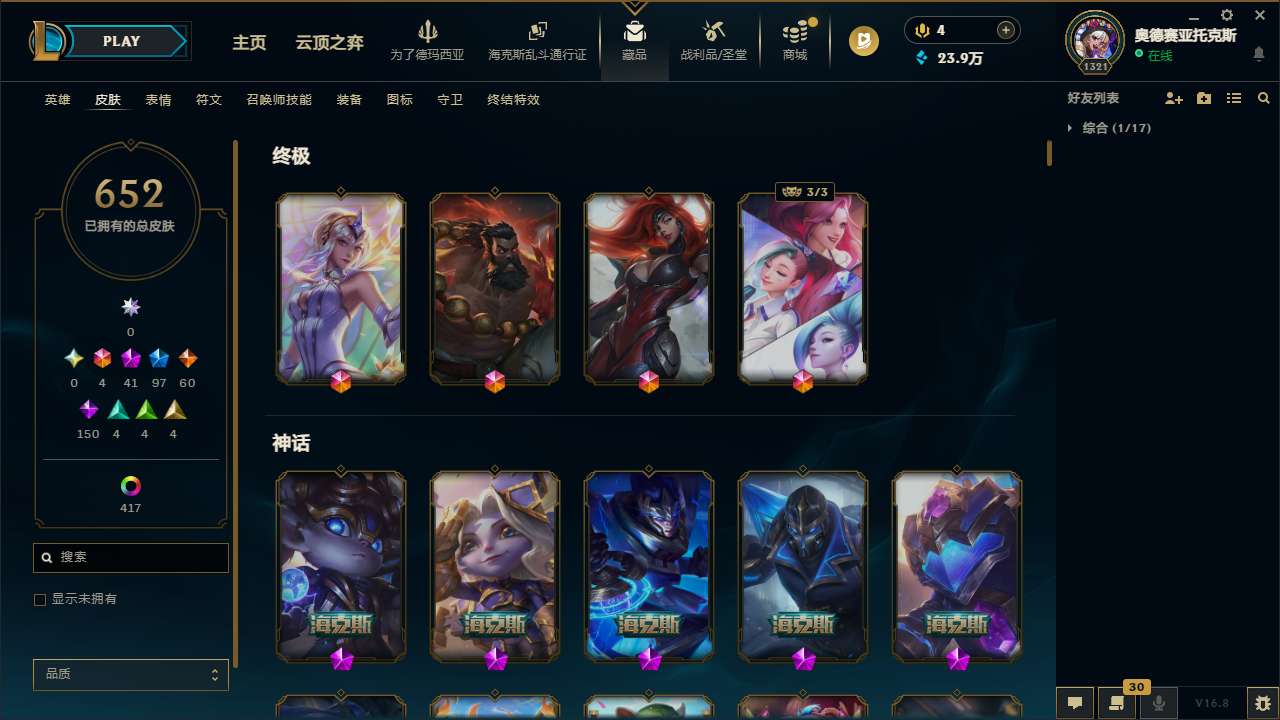The image size is (1280, 720).
Task: Switch to the 表情 tab
Action: (158, 99)
